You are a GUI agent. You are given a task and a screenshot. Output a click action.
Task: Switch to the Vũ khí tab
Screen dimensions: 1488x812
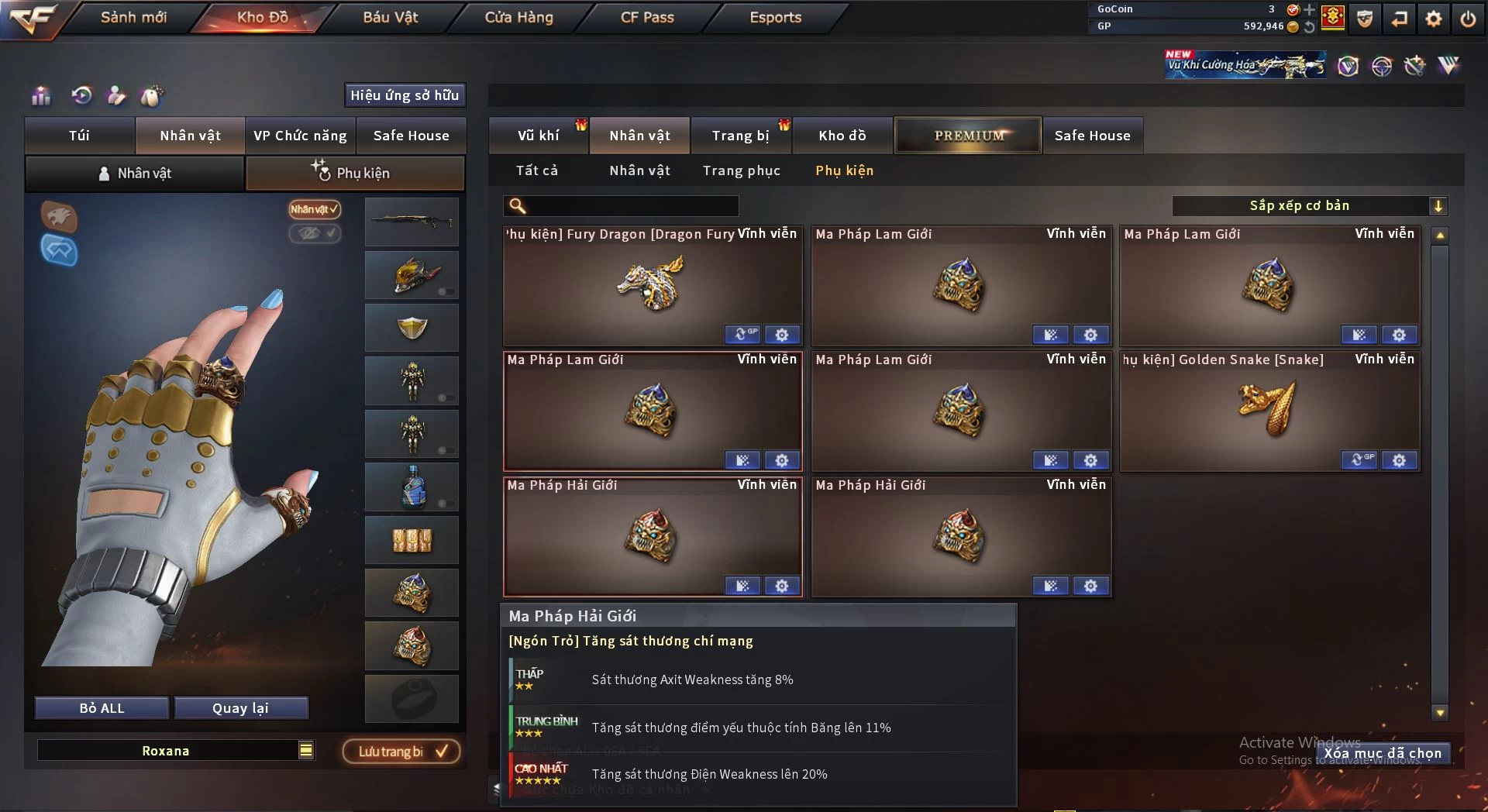pyautogui.click(x=538, y=136)
